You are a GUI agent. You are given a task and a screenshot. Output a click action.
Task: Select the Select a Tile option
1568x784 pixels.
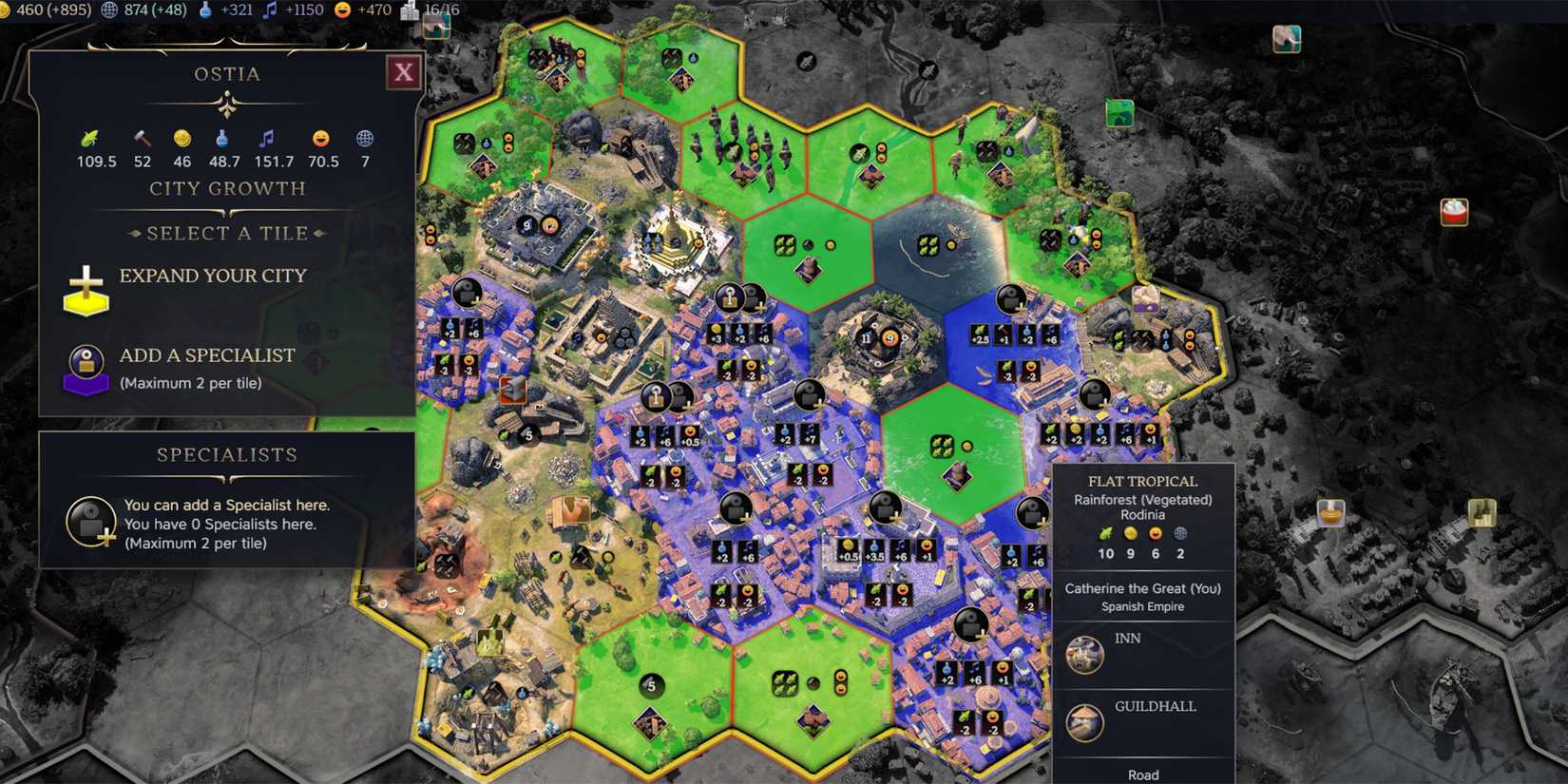[227, 233]
